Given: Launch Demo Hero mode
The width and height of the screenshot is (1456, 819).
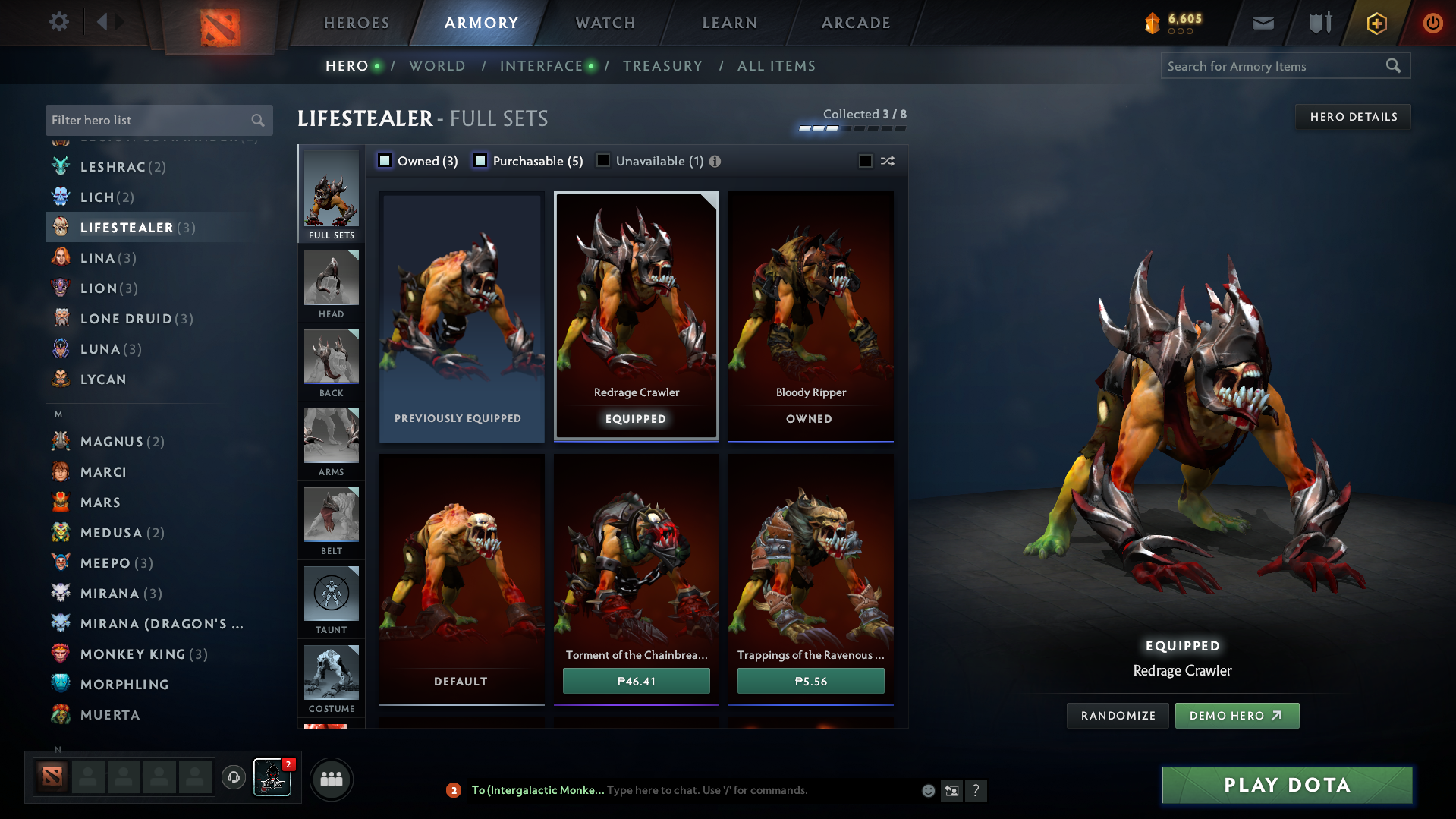Looking at the screenshot, I should (1237, 716).
